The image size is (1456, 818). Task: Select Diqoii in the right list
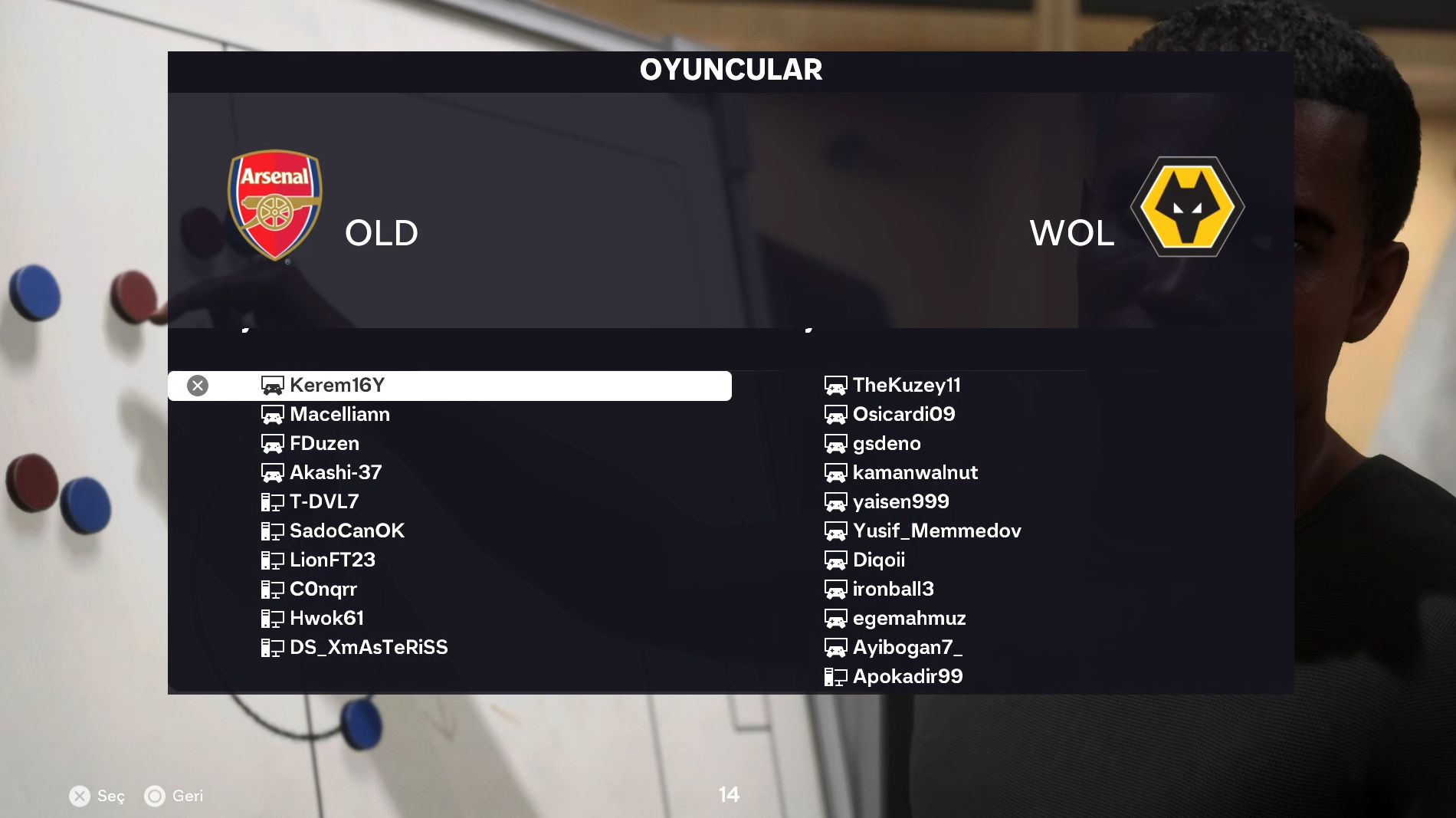tap(879, 560)
